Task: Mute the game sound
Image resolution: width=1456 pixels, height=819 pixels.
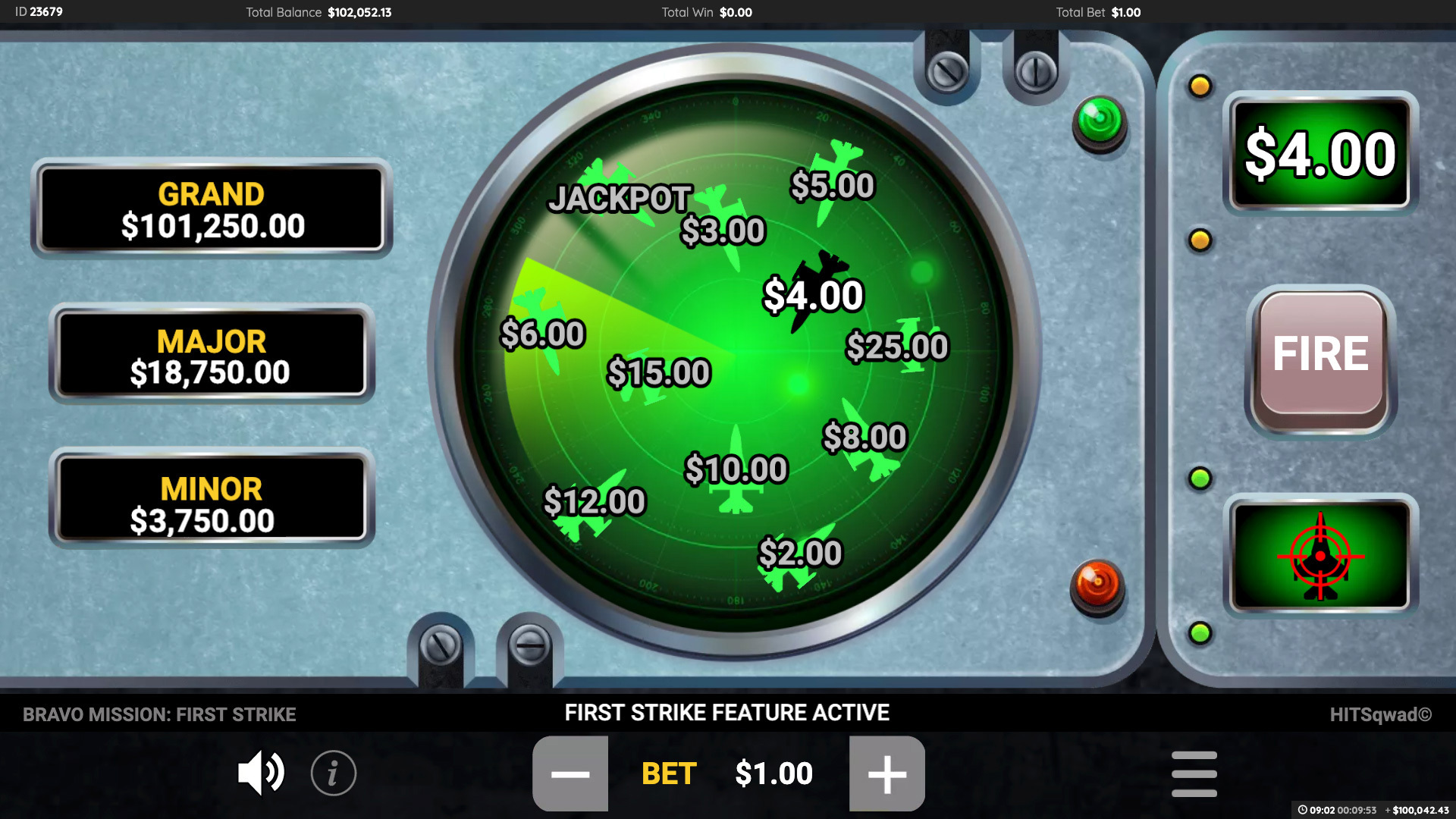Action: point(261,773)
